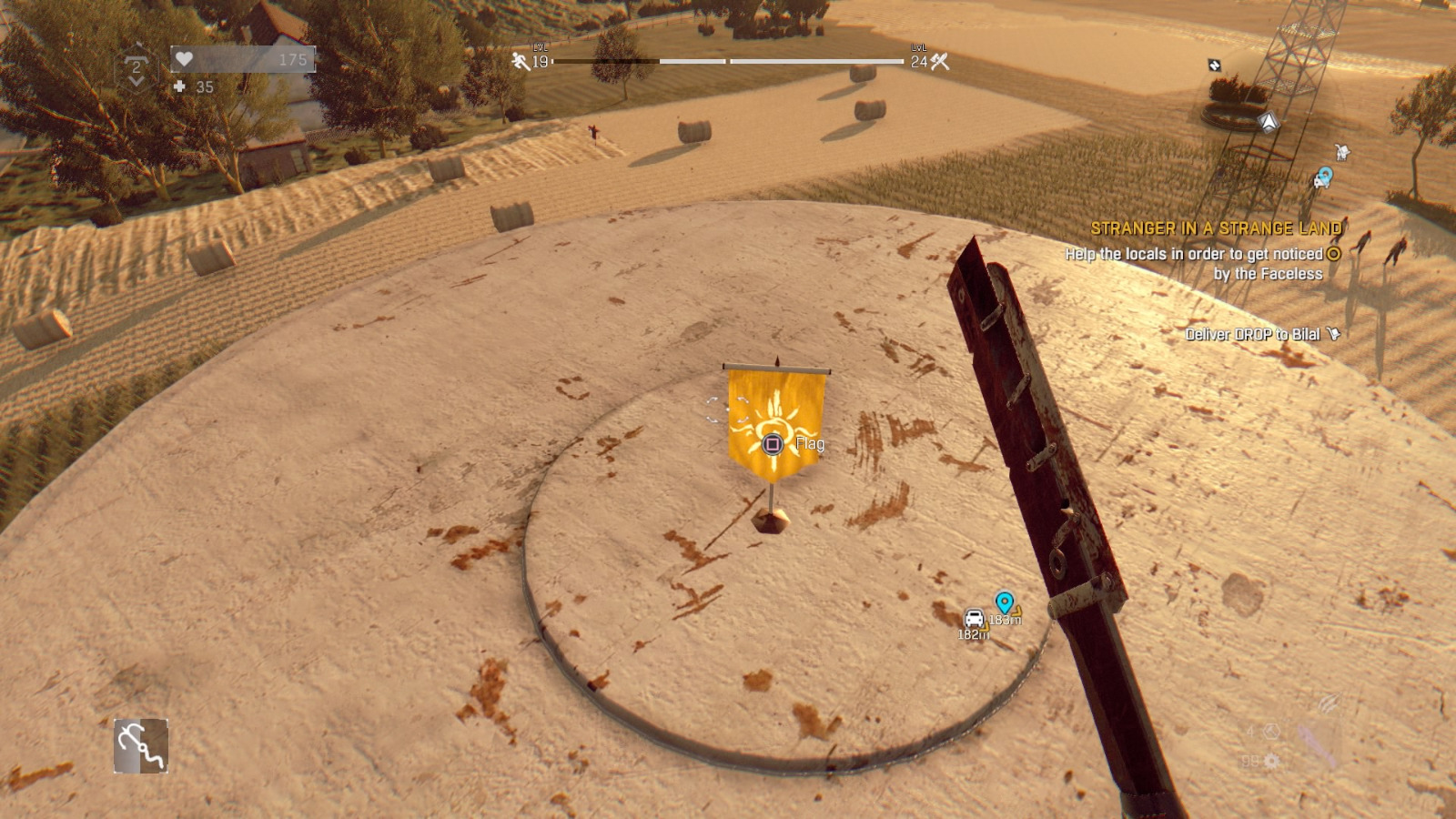Click the hexagonal weapon slot showing 2
Screen dimensions: 1456x819
[x=136, y=66]
